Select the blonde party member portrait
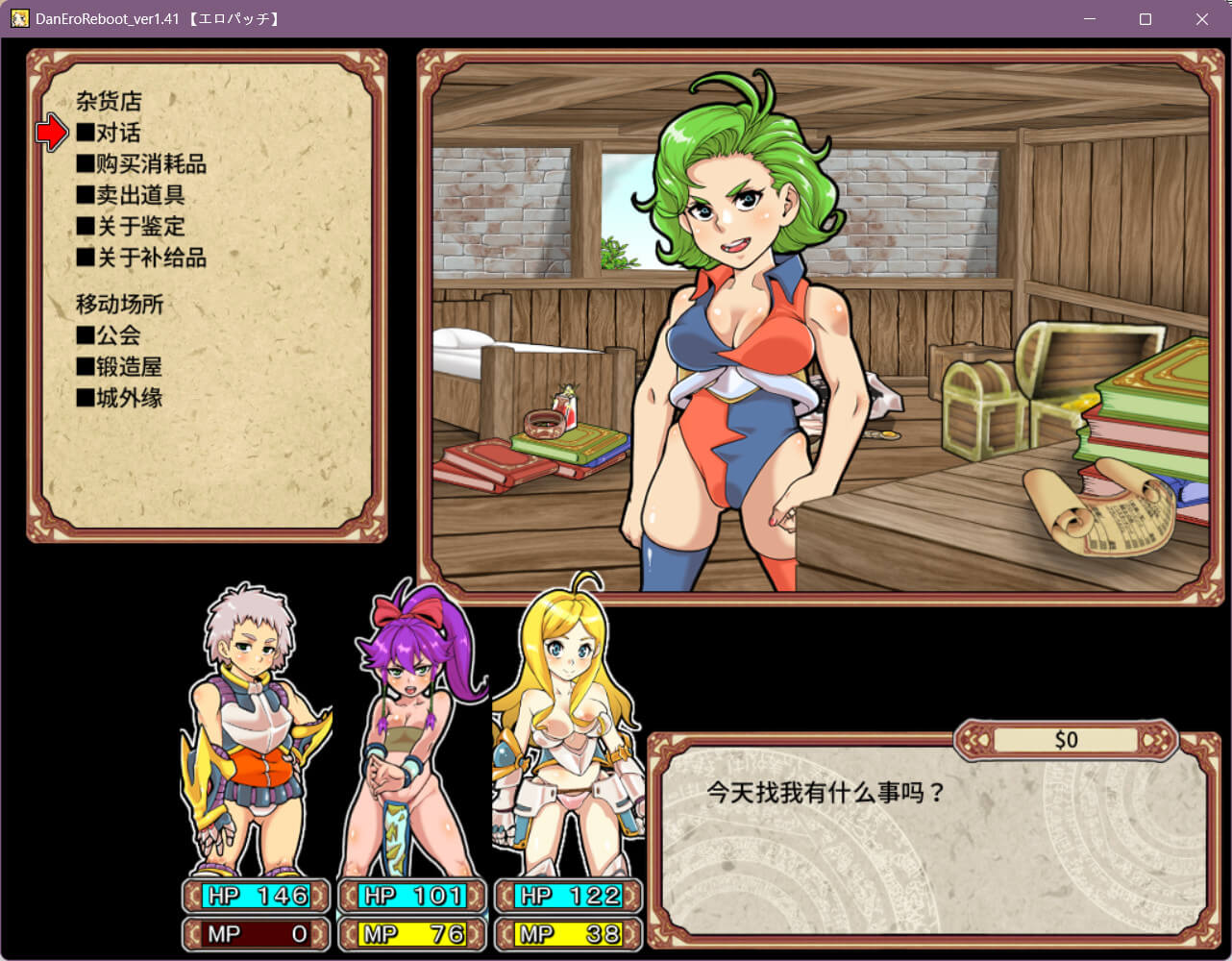This screenshot has height=961, width=1232. click(567, 730)
